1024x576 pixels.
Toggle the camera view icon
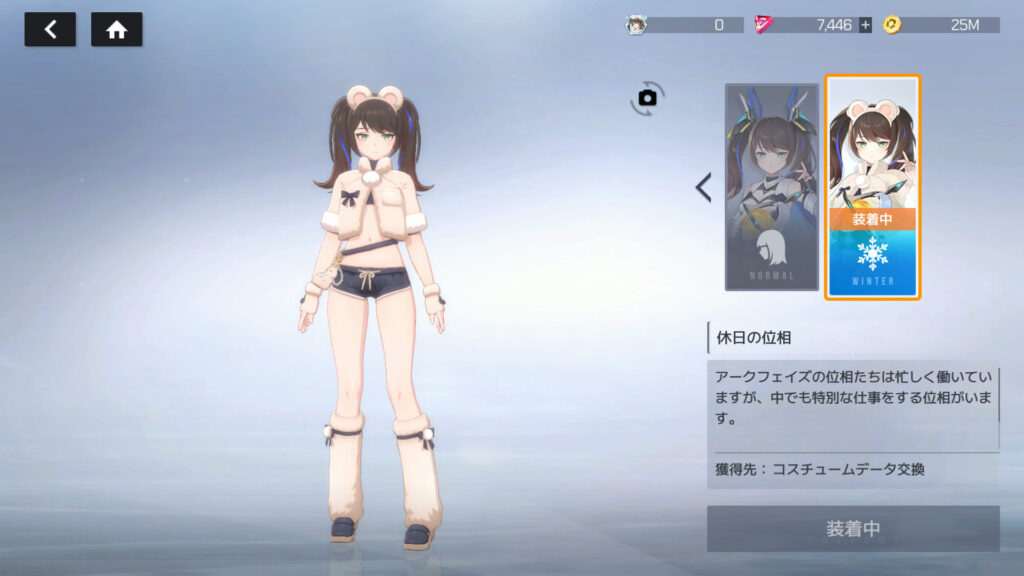click(x=647, y=97)
